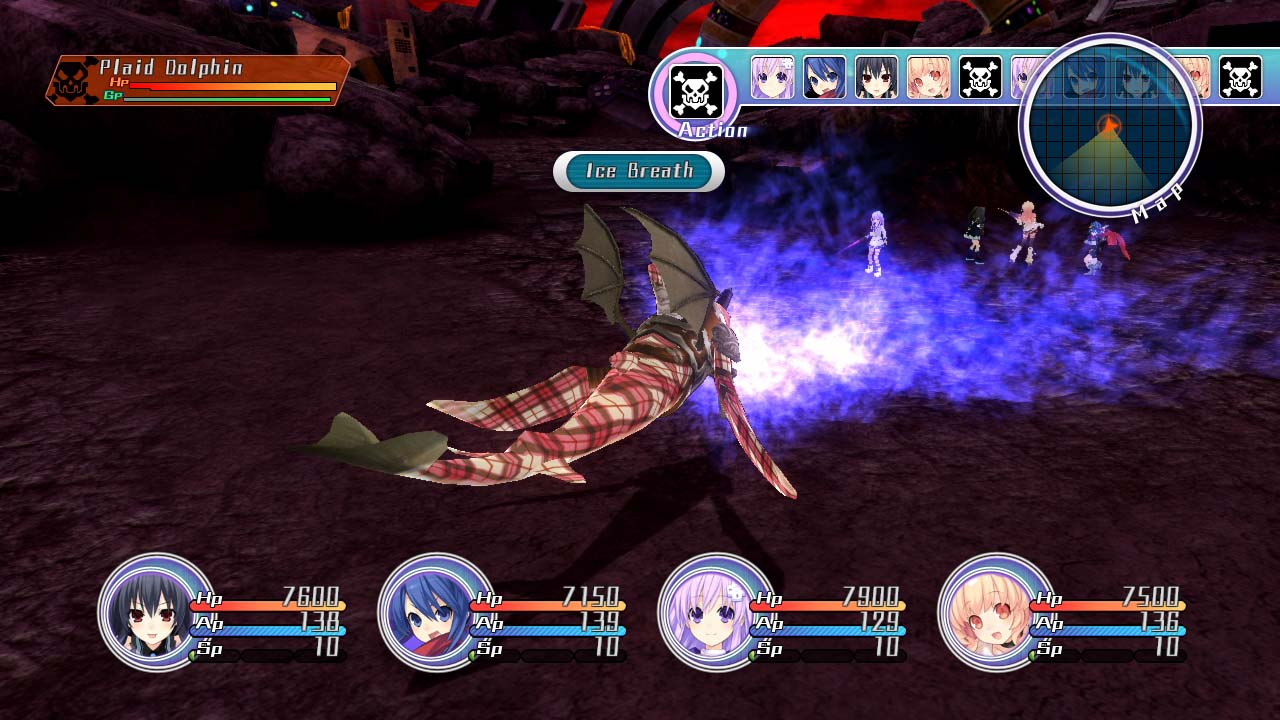This screenshot has height=720, width=1280.
Task: Choose the blue-haired party member portrait with 7150 HP
Action: pos(436,611)
